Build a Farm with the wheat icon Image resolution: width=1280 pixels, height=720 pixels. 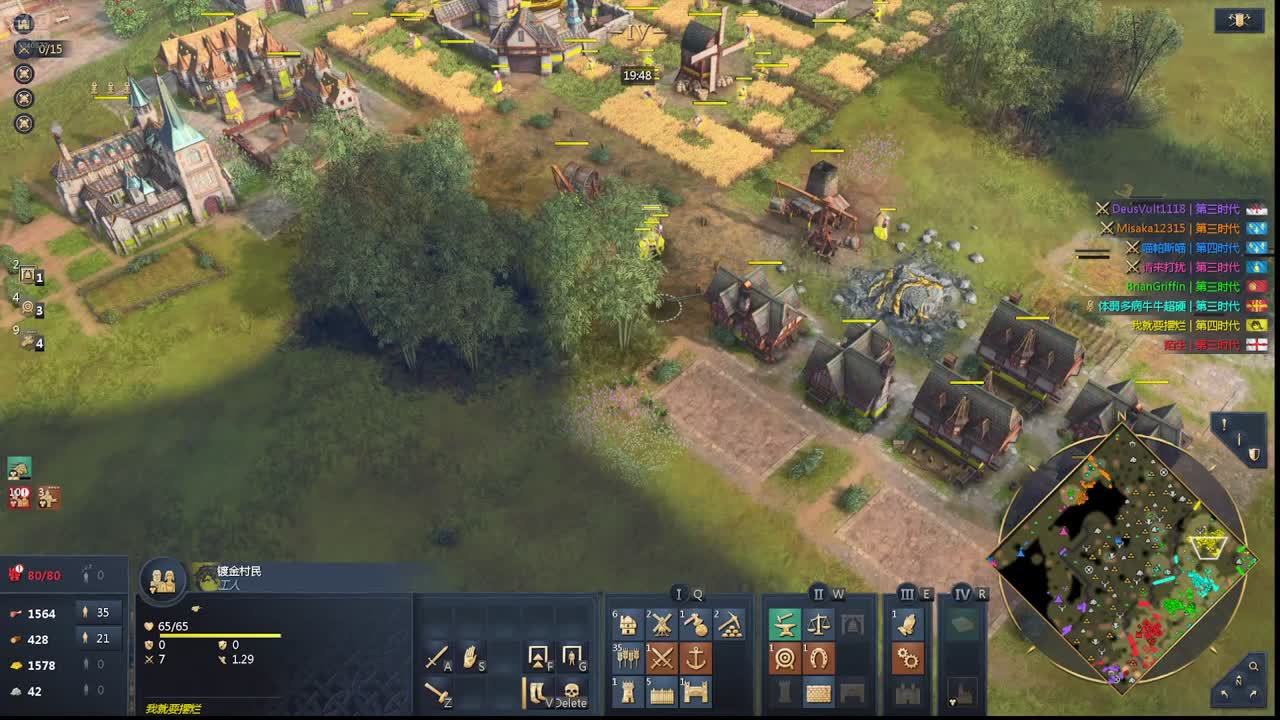click(628, 658)
